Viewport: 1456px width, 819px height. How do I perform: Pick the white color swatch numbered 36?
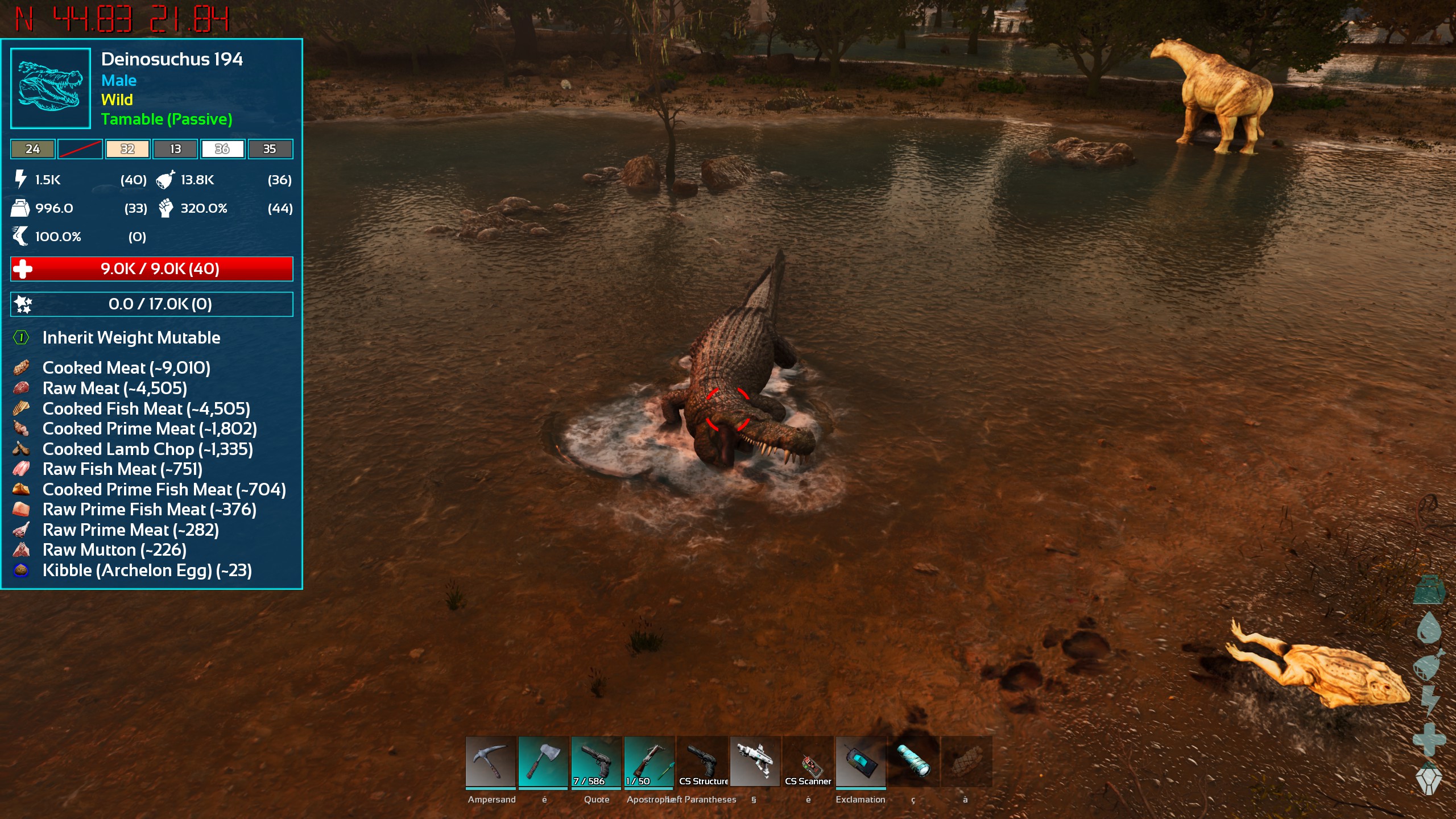222,149
